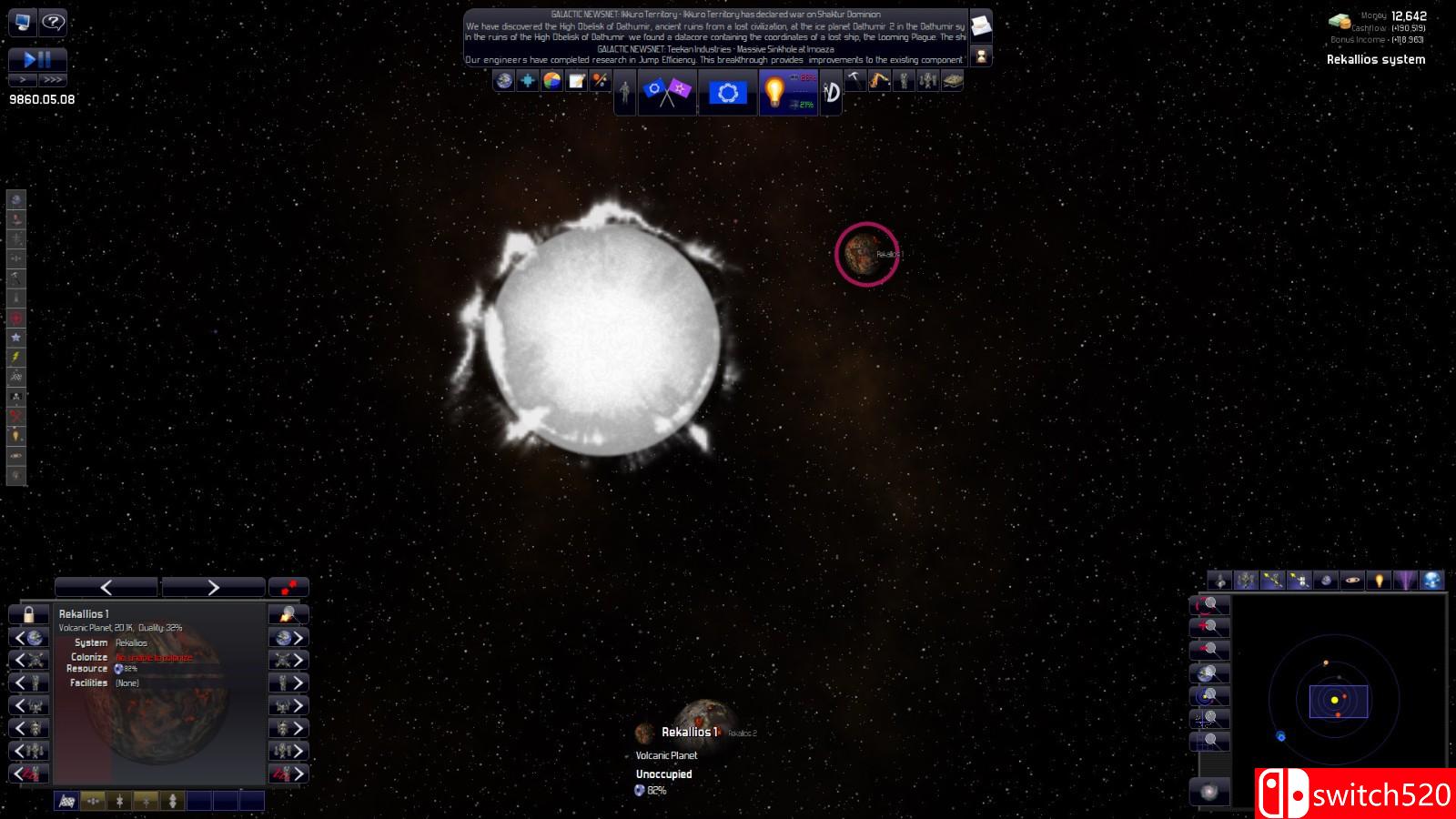Go back using the left chevron arrow
This screenshot has height=819, width=1456.
tap(105, 586)
